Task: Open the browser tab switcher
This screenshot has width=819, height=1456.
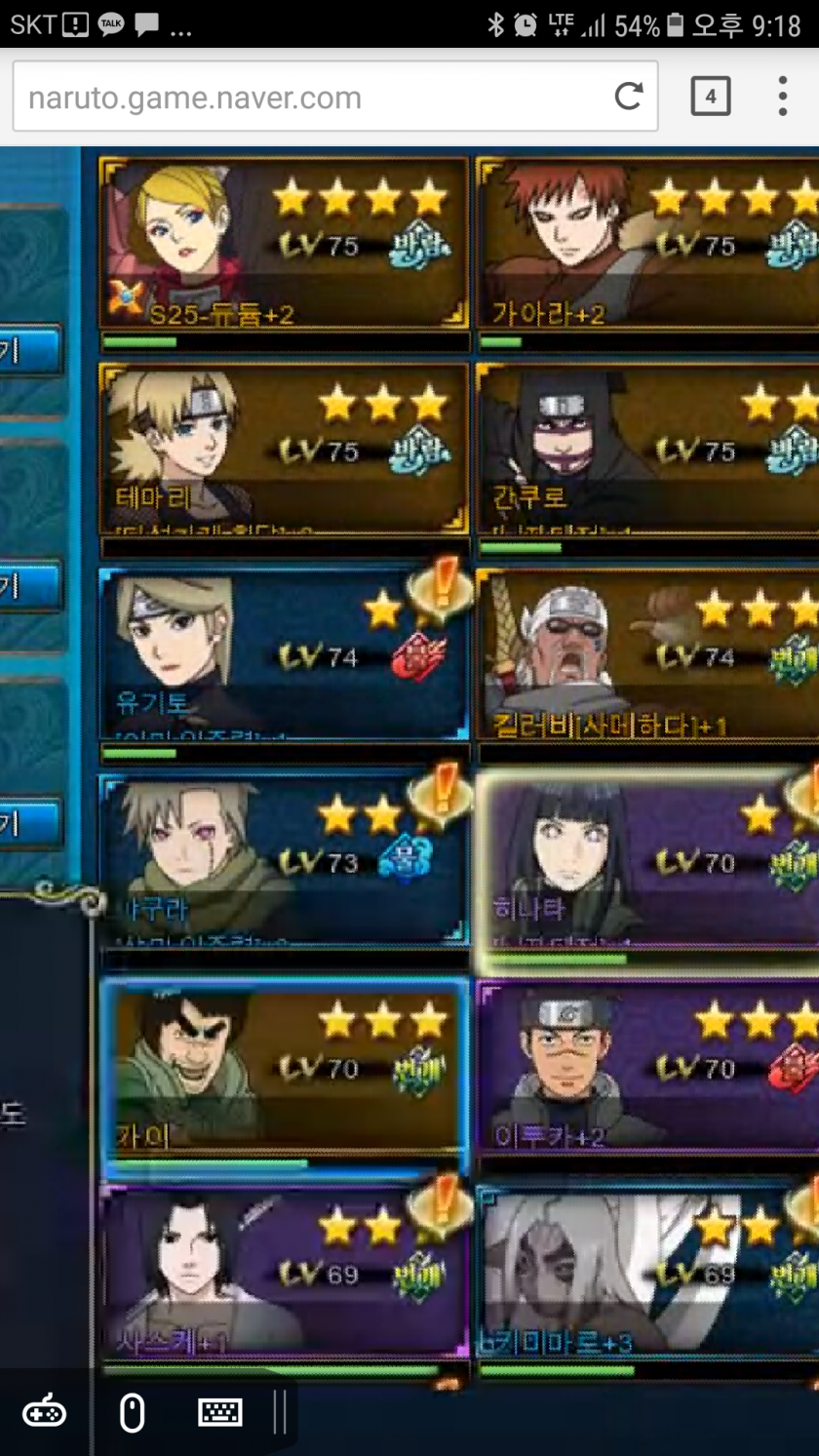Action: (x=710, y=97)
